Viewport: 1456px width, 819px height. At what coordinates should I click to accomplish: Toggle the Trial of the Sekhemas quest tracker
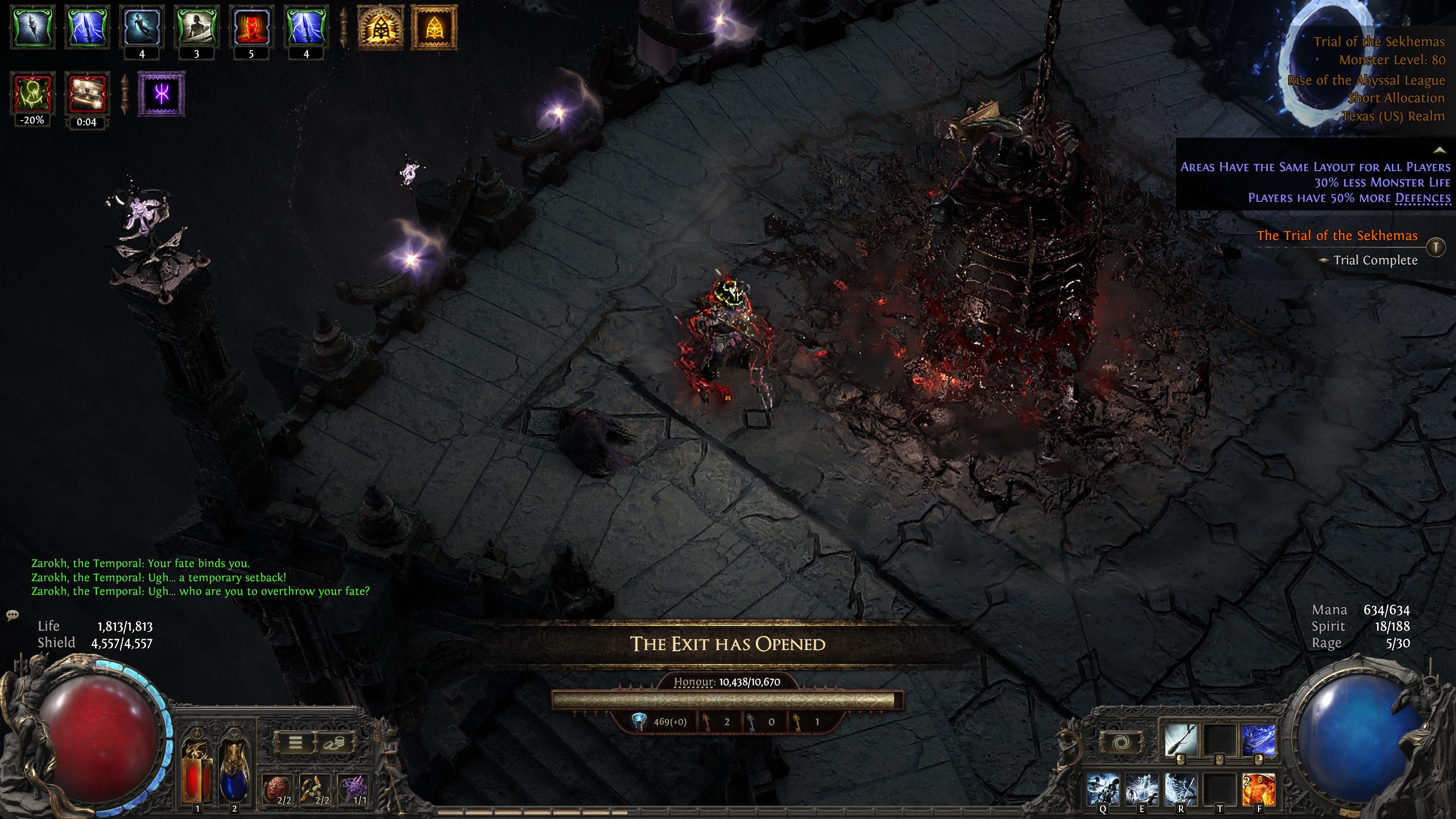(x=1436, y=247)
